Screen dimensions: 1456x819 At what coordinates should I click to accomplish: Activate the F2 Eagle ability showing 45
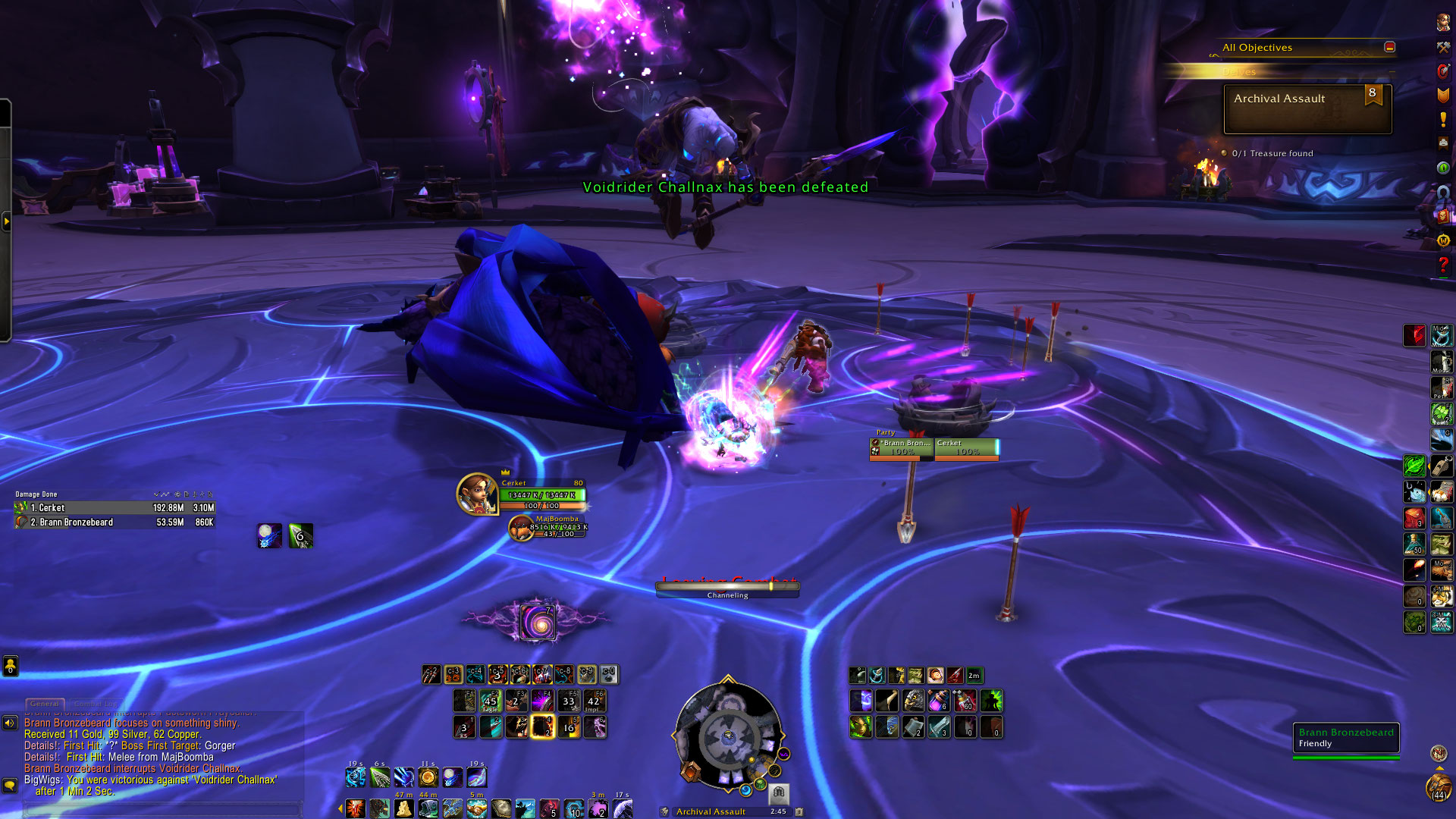click(491, 701)
